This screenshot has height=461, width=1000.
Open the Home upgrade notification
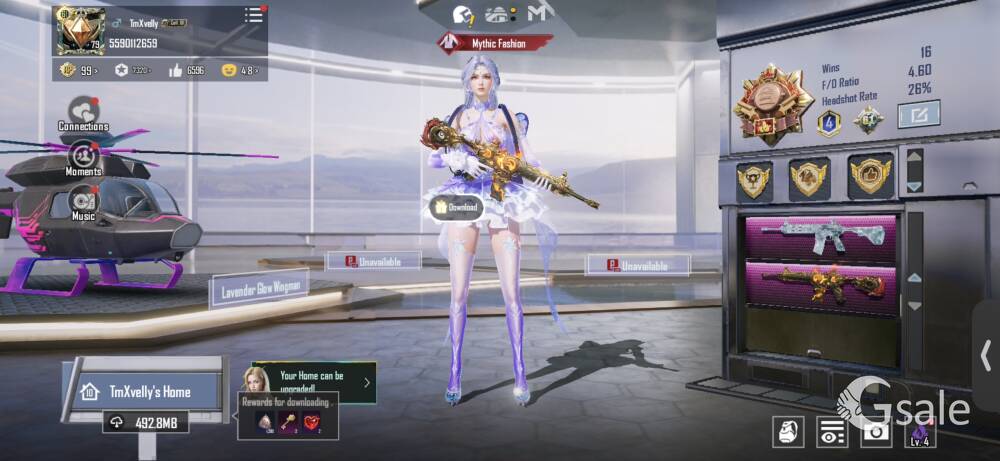click(314, 382)
